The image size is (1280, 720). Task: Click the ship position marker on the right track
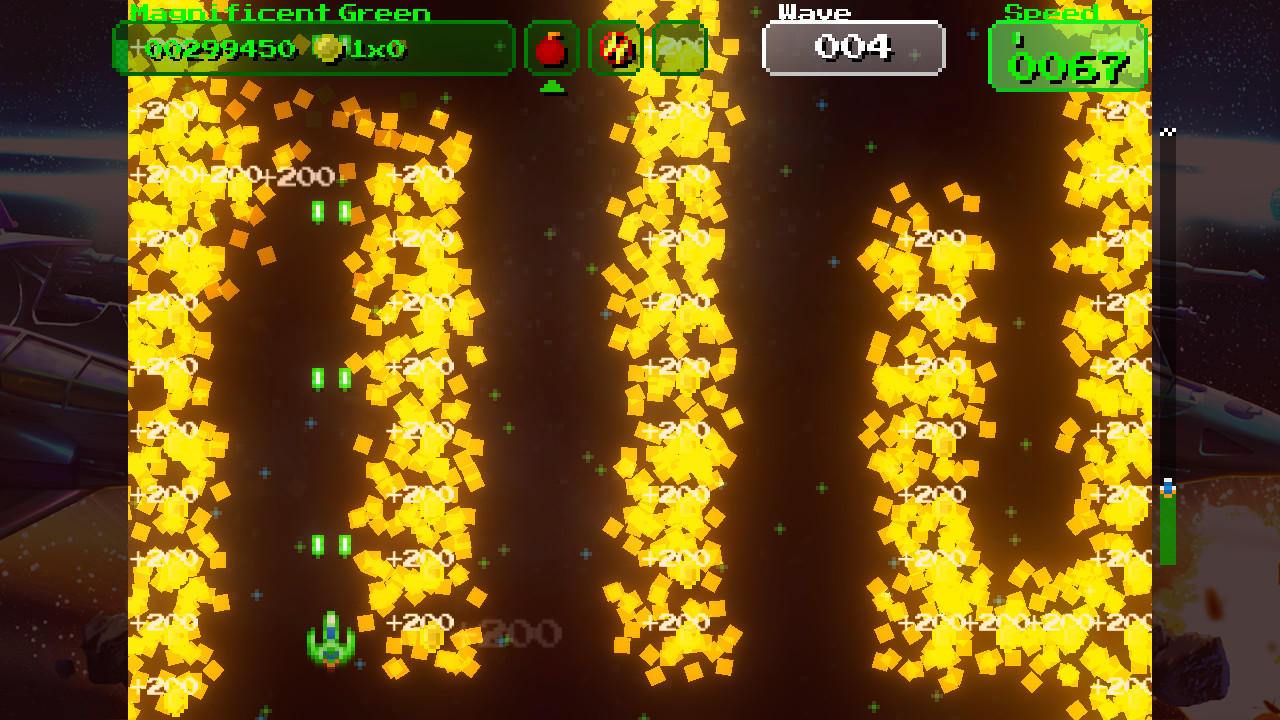[x=1166, y=490]
